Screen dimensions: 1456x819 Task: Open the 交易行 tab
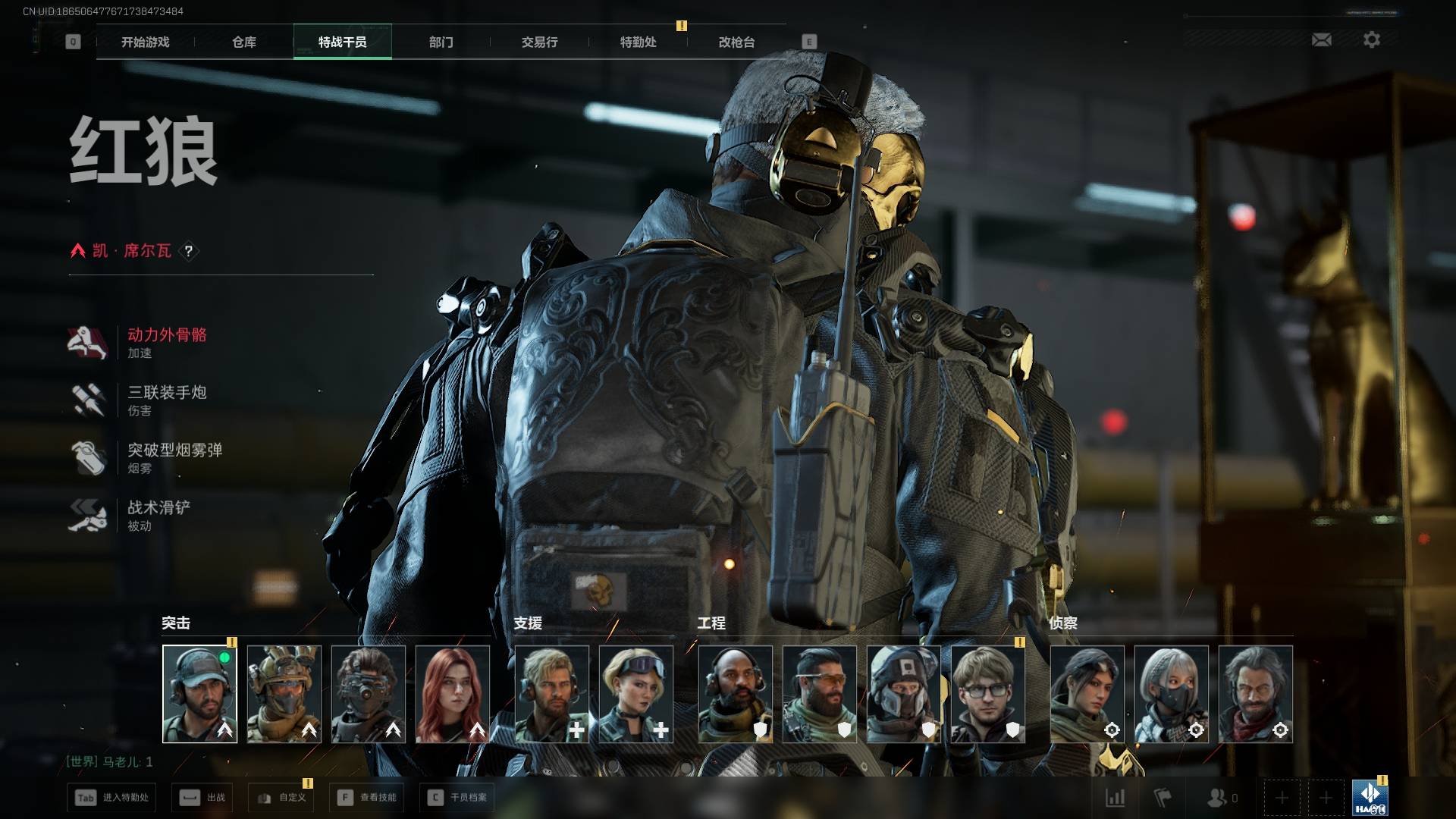(539, 42)
